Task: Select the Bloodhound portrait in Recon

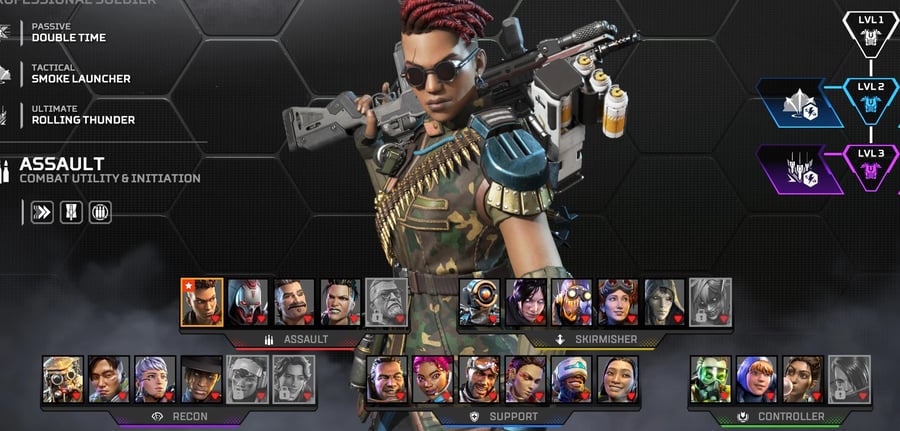Action: pos(63,379)
